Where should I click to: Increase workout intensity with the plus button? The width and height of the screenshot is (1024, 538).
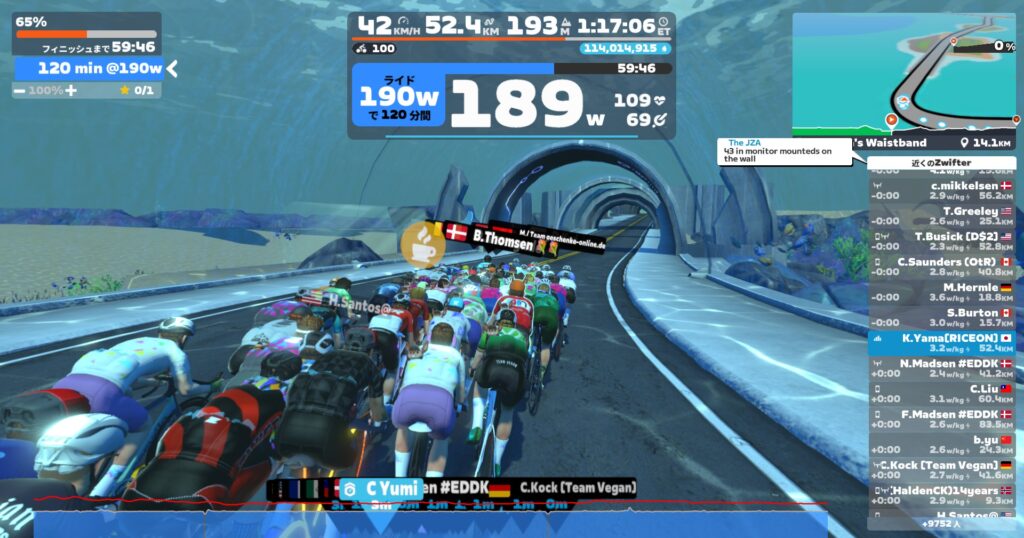(71, 90)
